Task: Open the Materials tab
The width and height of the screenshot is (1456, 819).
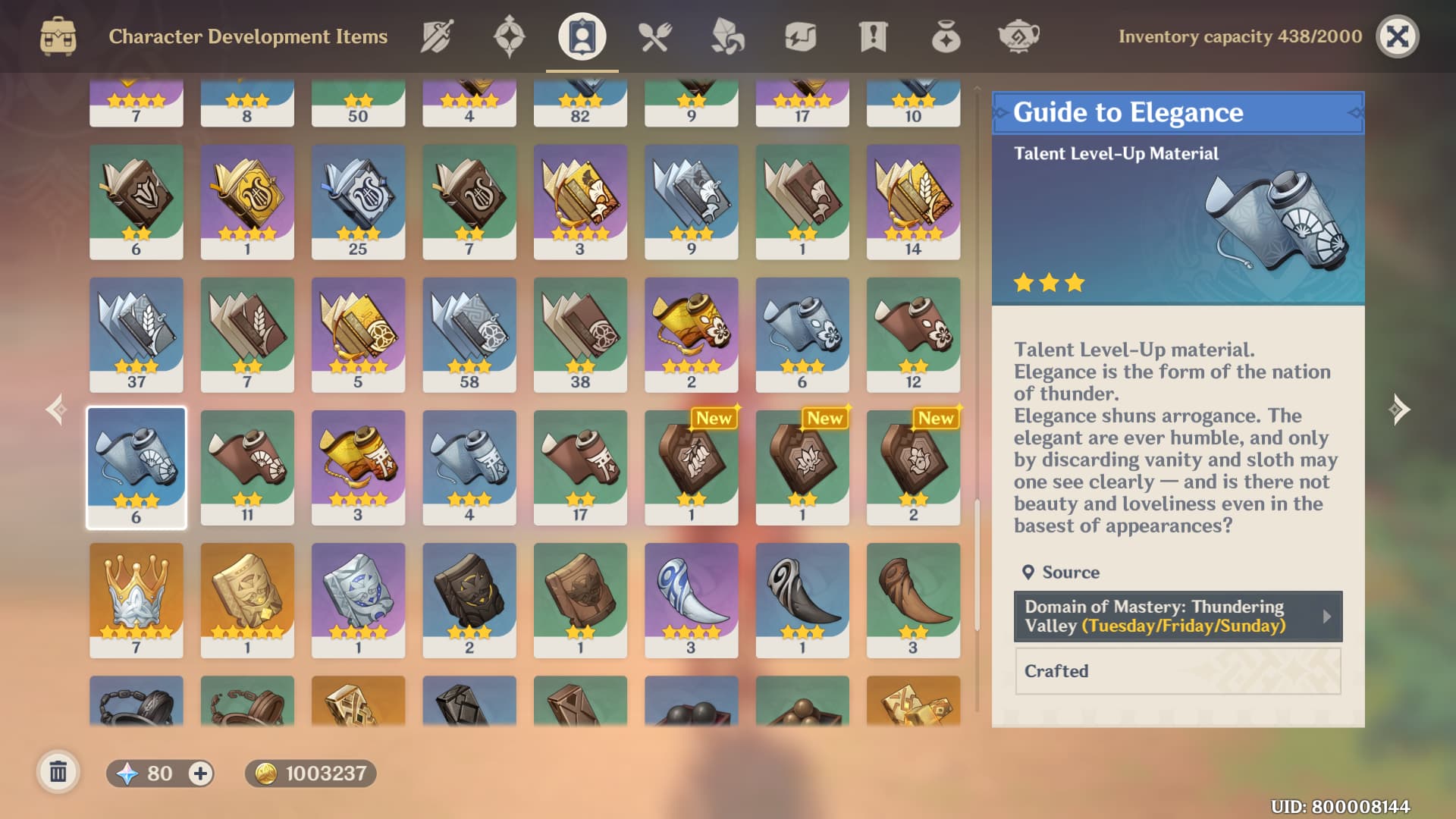Action: 727,36
